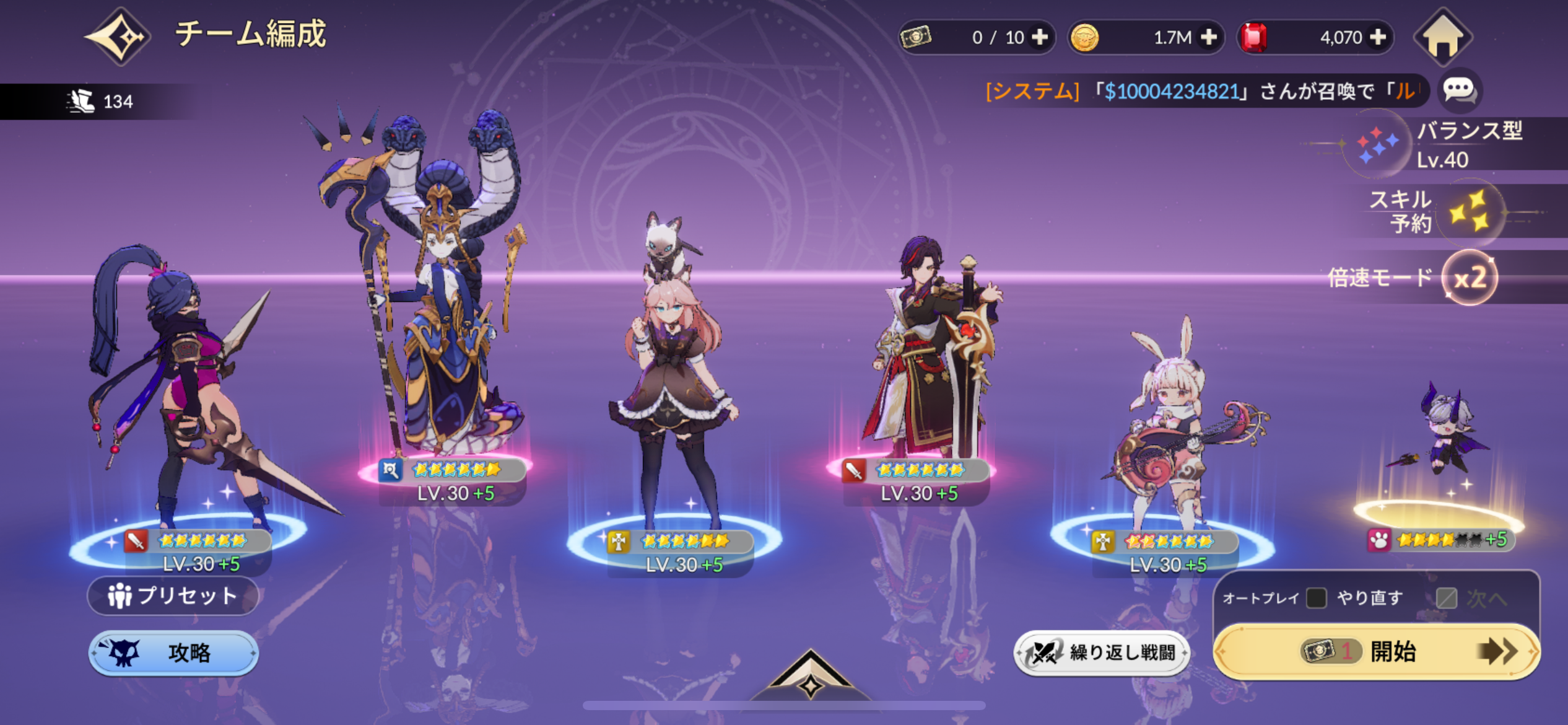Open 繰り返し戦闘 repeat battle

pyautogui.click(x=1101, y=652)
